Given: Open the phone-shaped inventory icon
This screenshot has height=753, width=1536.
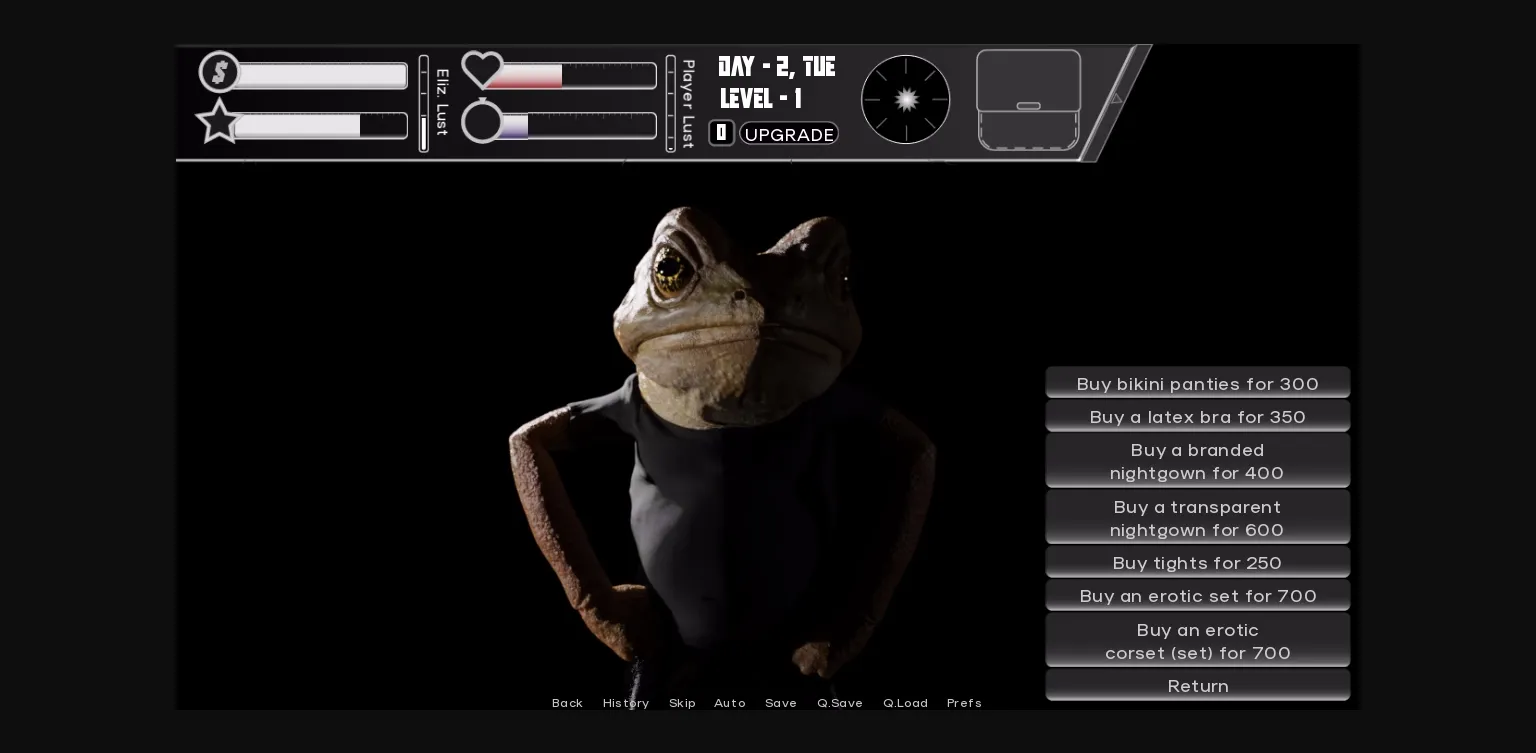Looking at the screenshot, I should (x=1028, y=100).
